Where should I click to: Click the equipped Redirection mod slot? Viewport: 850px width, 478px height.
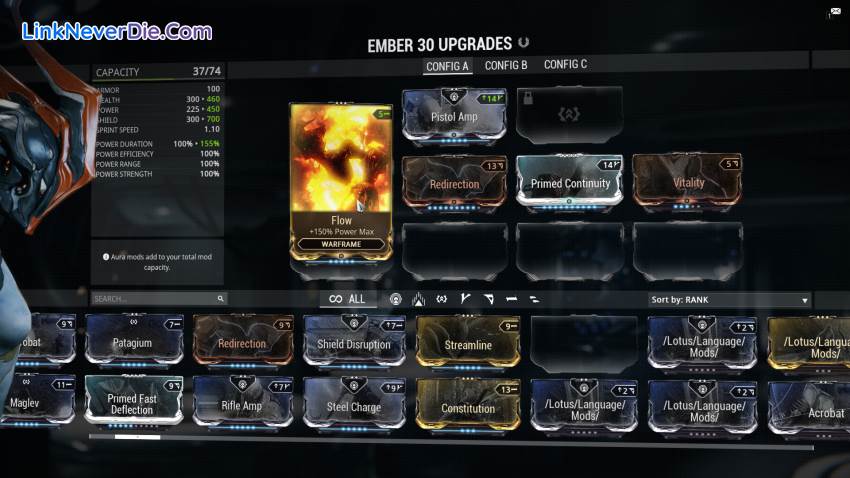pos(454,183)
